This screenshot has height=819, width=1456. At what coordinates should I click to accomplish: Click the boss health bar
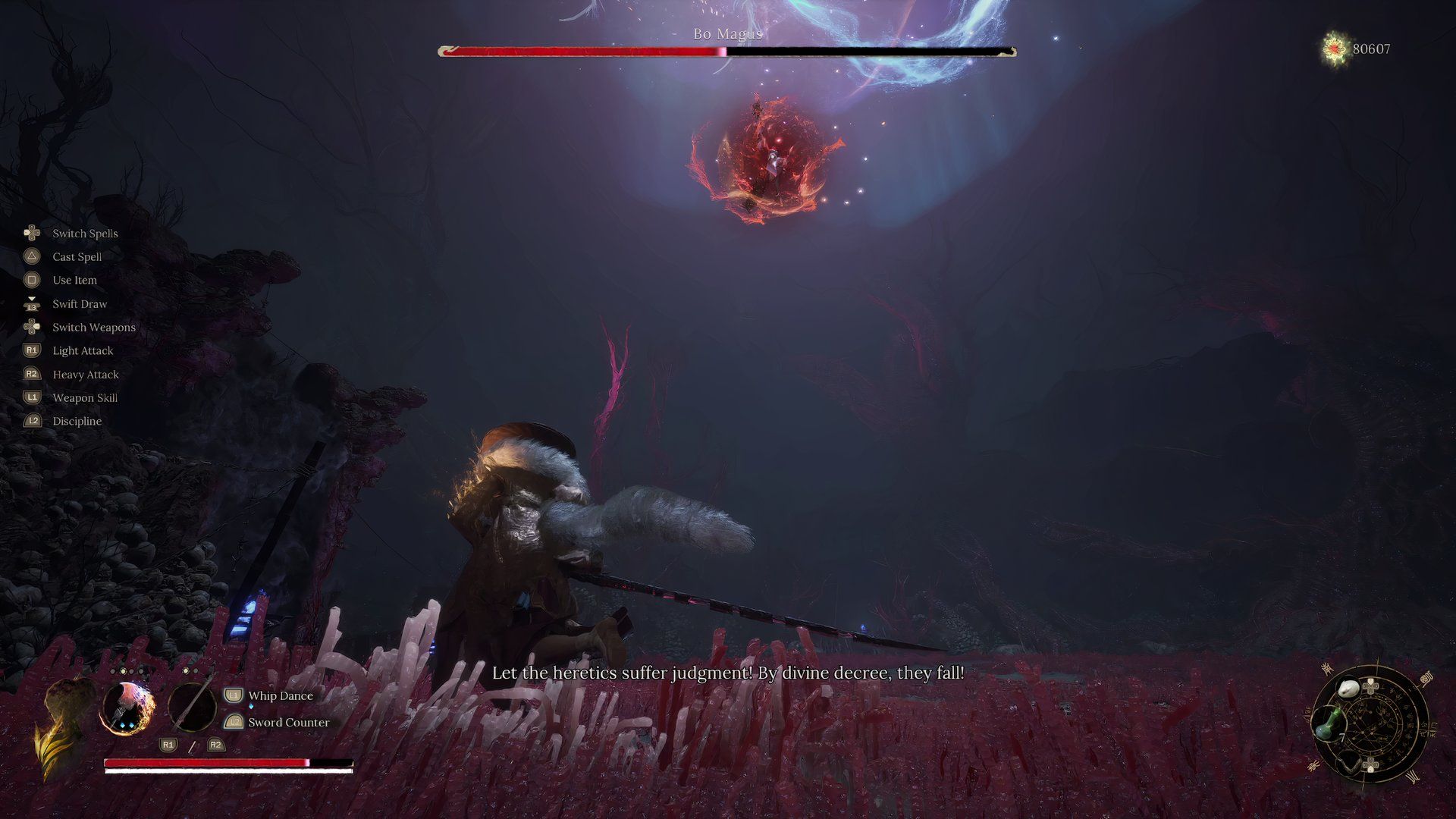click(x=726, y=52)
